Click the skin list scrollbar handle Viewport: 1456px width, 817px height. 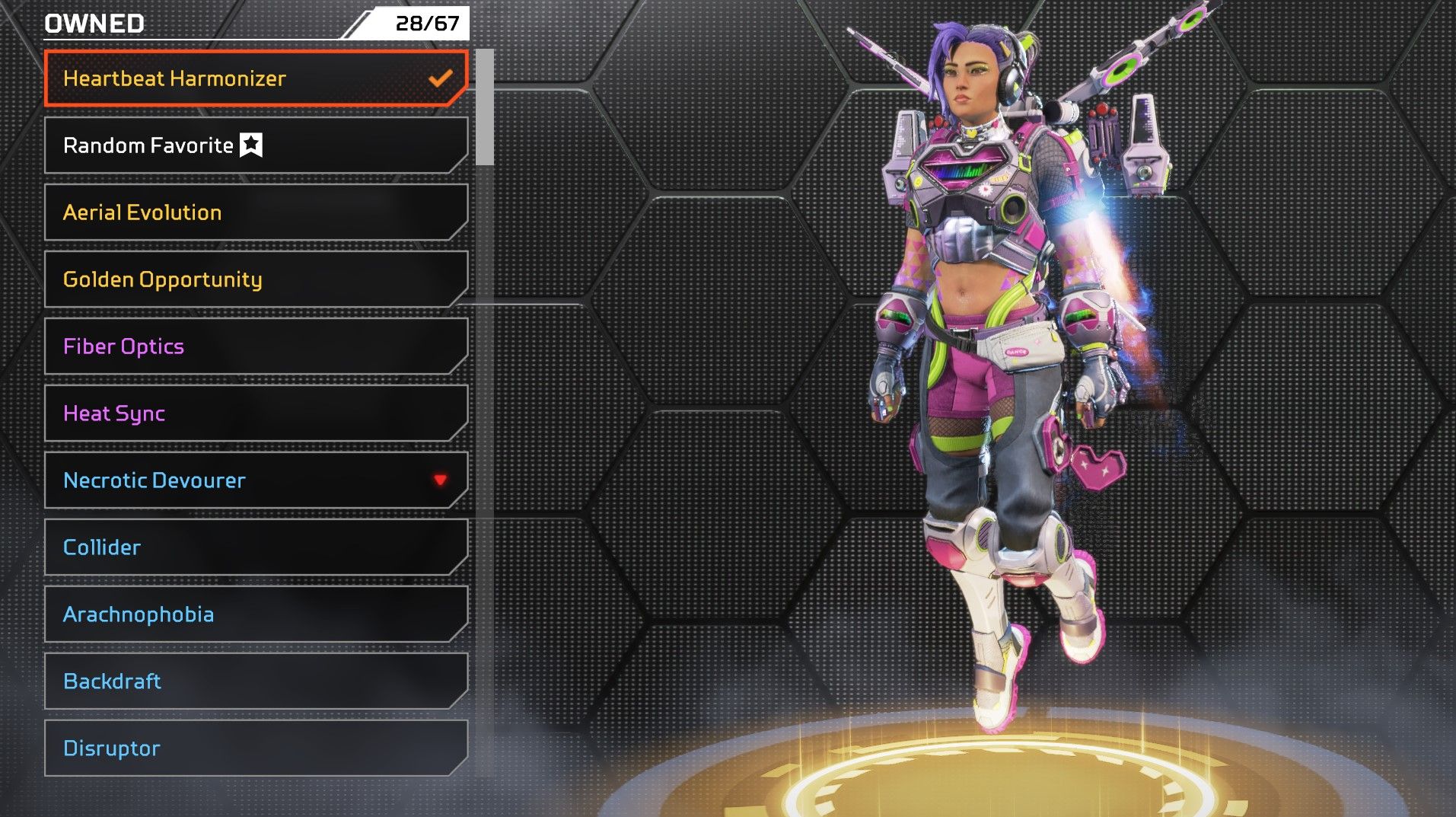click(x=484, y=107)
